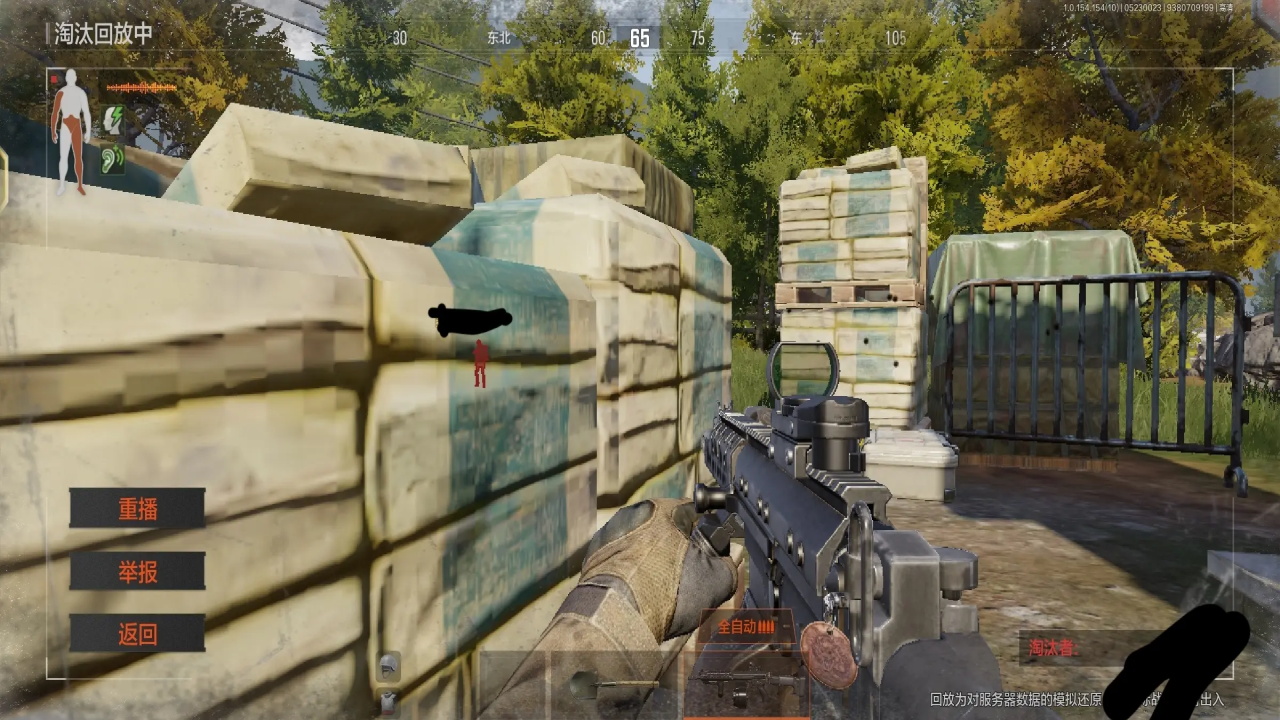Click the green ear hearing buff icon
Viewport: 1280px width, 720px height.
tap(112, 158)
